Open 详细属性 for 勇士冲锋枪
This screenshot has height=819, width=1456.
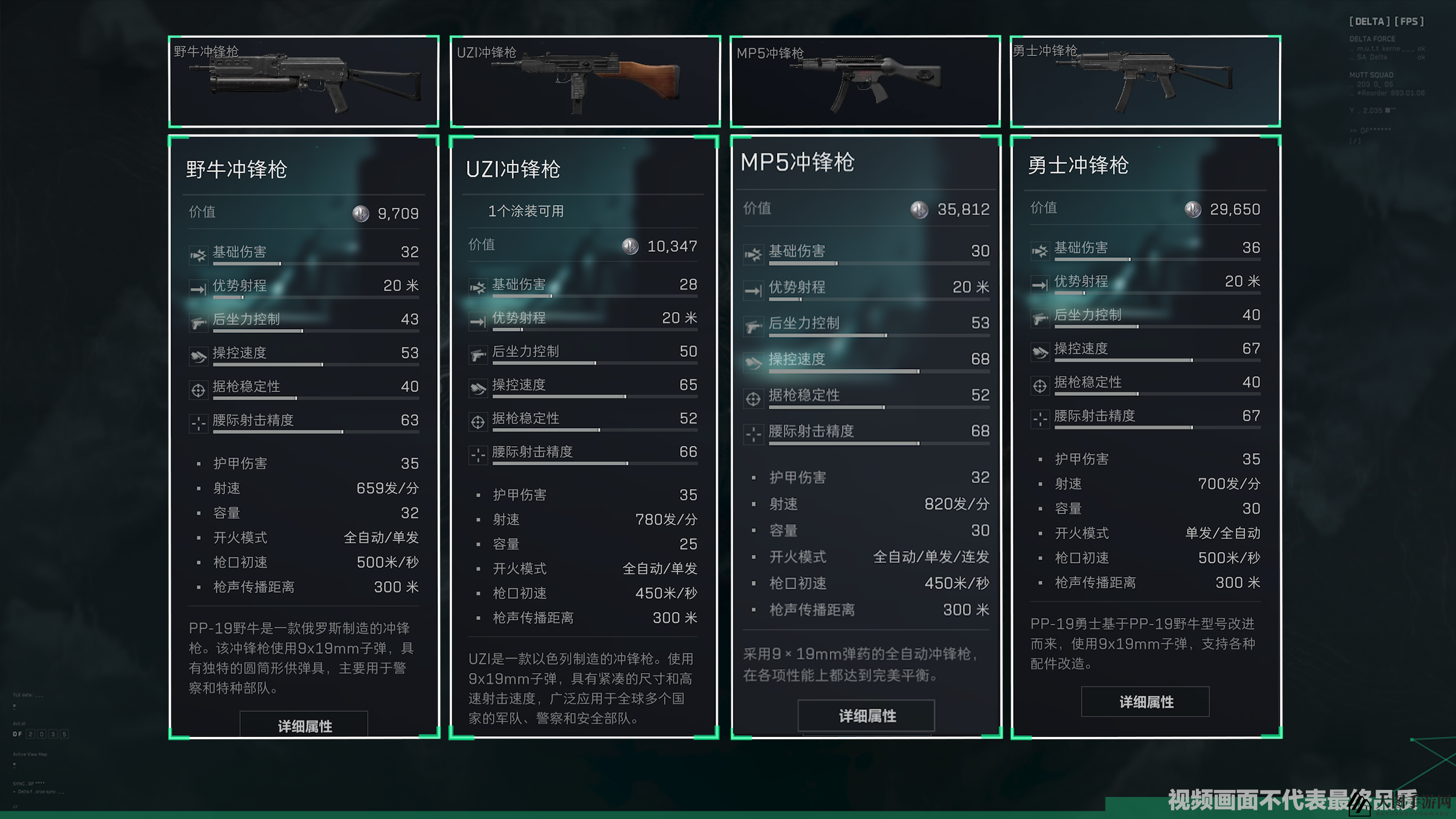[1146, 702]
